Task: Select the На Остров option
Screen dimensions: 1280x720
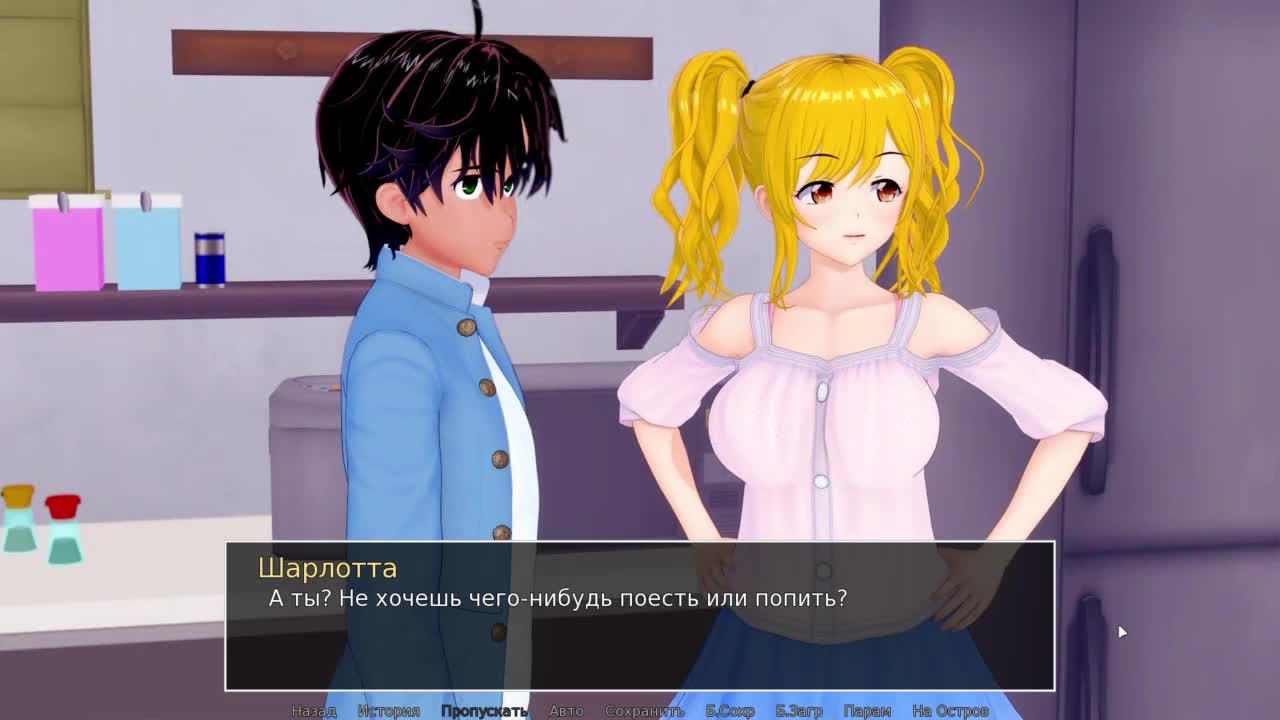Action: (x=950, y=711)
